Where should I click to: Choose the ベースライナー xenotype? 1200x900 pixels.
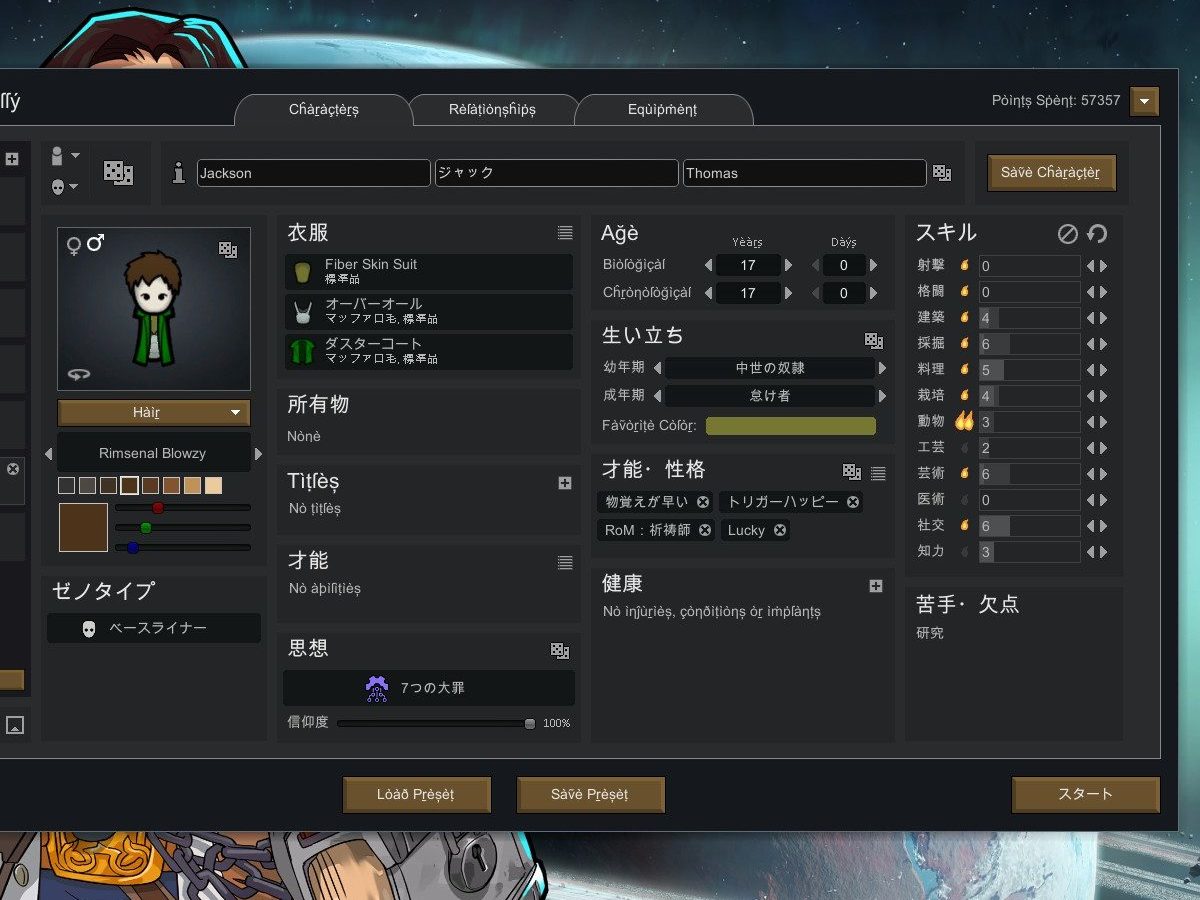[154, 628]
